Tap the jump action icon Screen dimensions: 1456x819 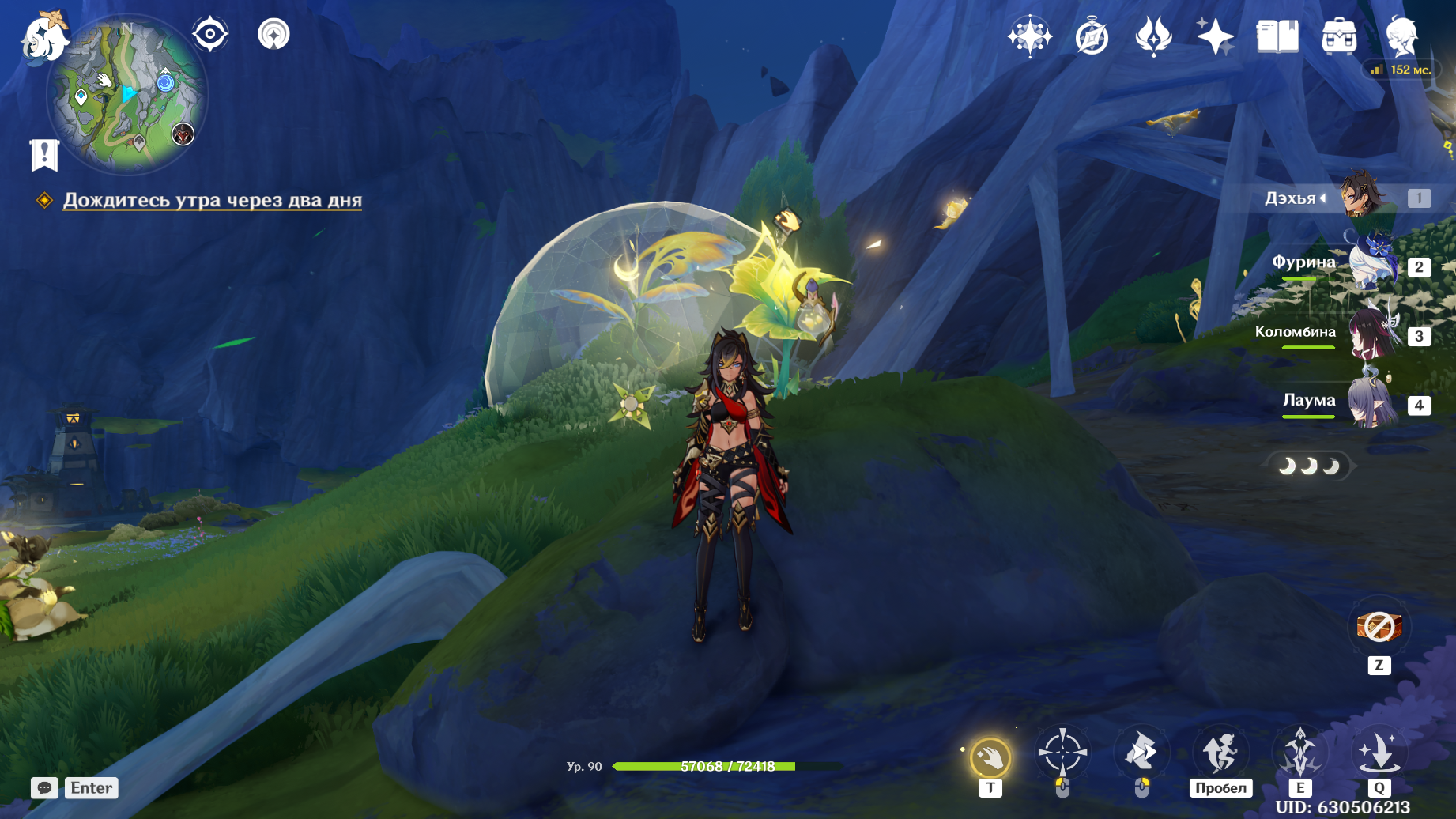click(1220, 753)
